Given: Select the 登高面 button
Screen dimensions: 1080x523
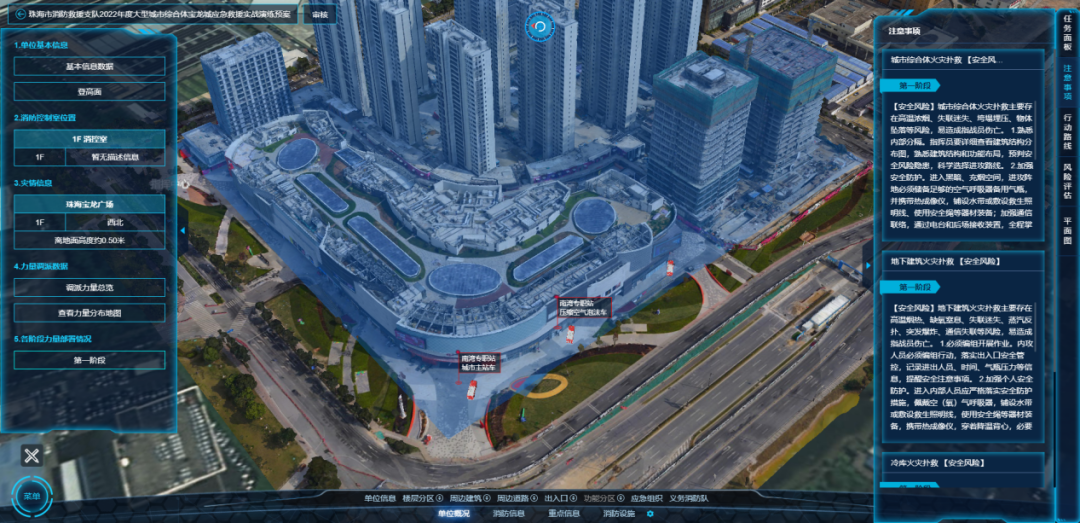Looking at the screenshot, I should (x=89, y=91).
